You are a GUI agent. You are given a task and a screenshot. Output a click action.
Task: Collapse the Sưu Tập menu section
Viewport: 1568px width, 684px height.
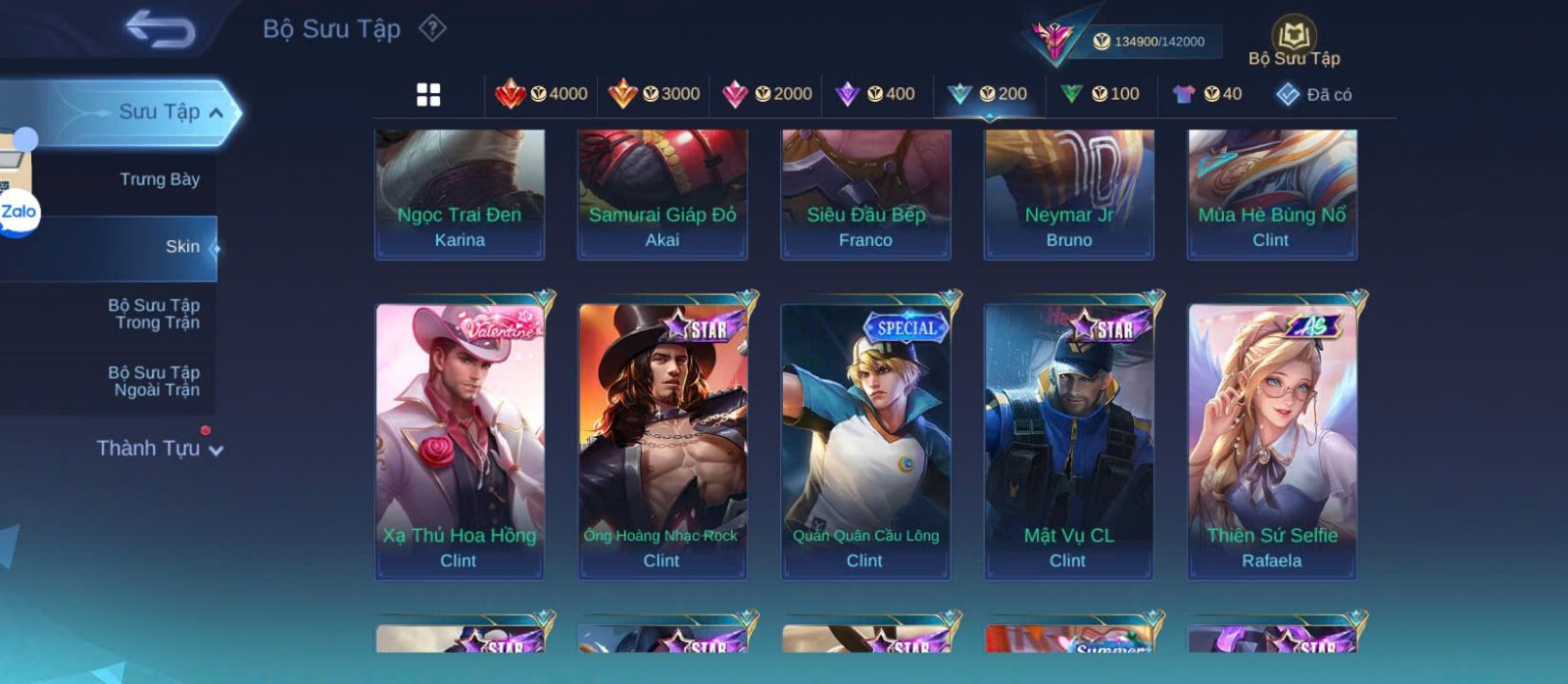click(216, 113)
